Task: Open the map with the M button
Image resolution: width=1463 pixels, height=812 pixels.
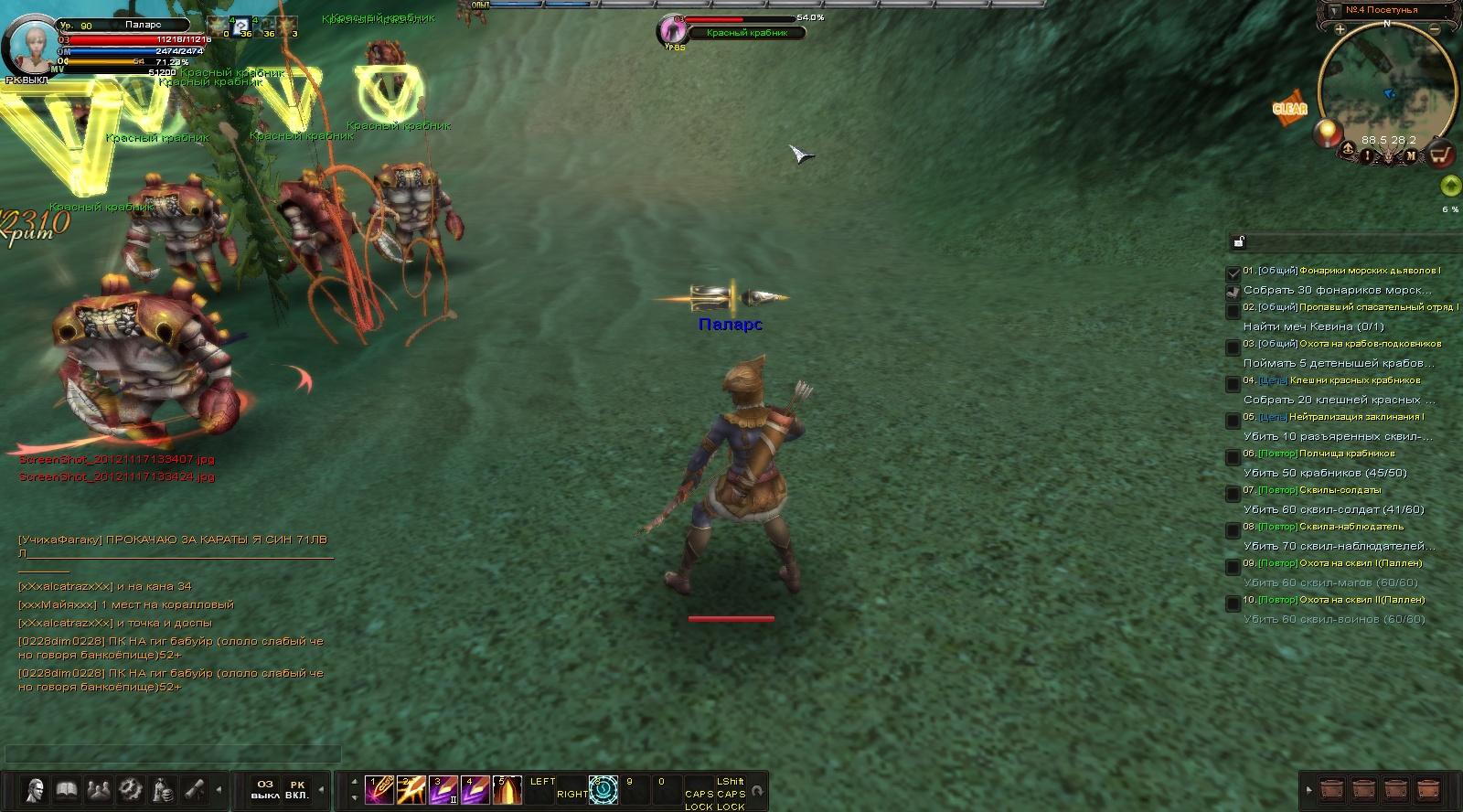Action: click(x=1411, y=156)
